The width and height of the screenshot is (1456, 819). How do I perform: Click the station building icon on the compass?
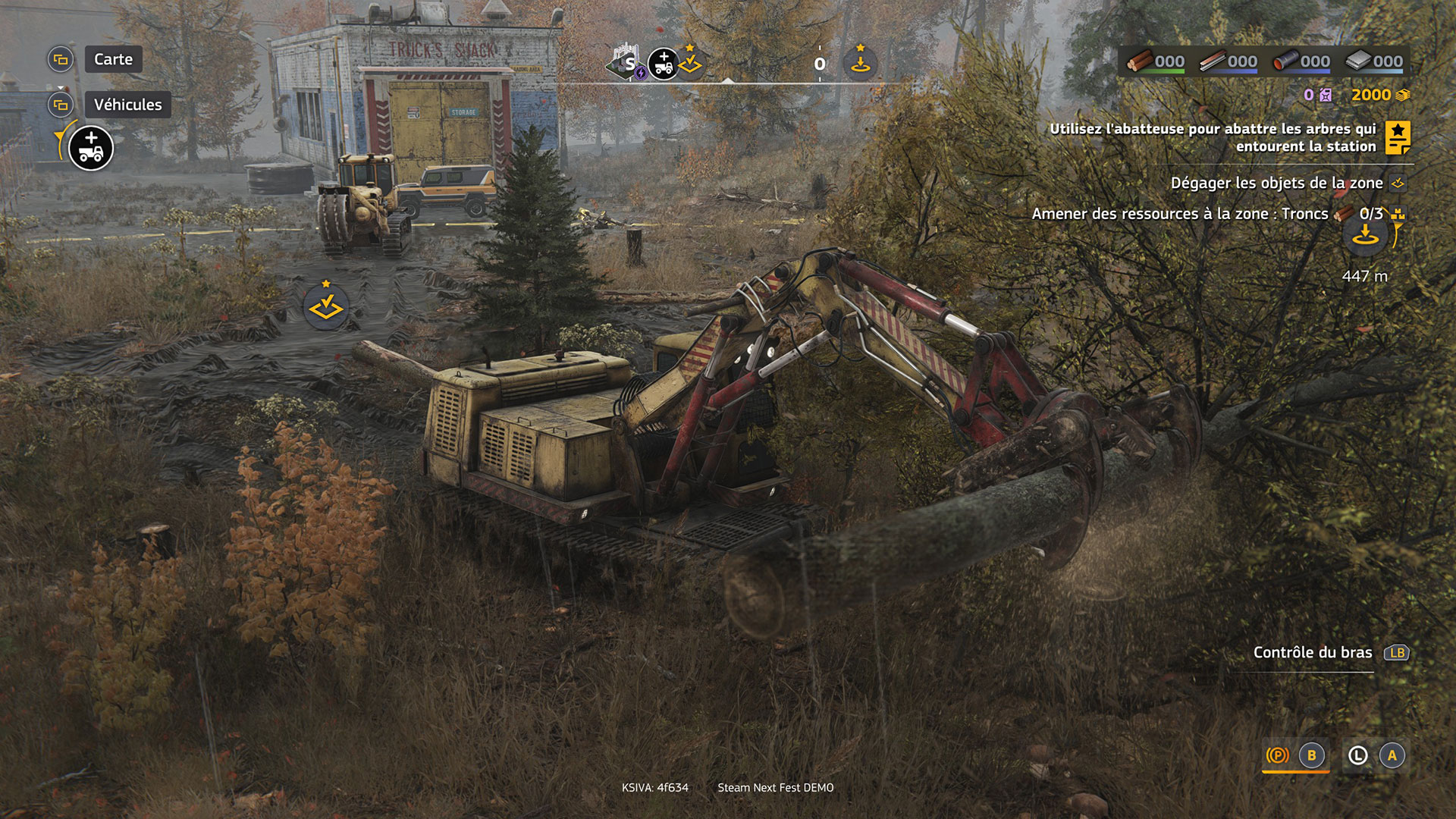(x=626, y=62)
